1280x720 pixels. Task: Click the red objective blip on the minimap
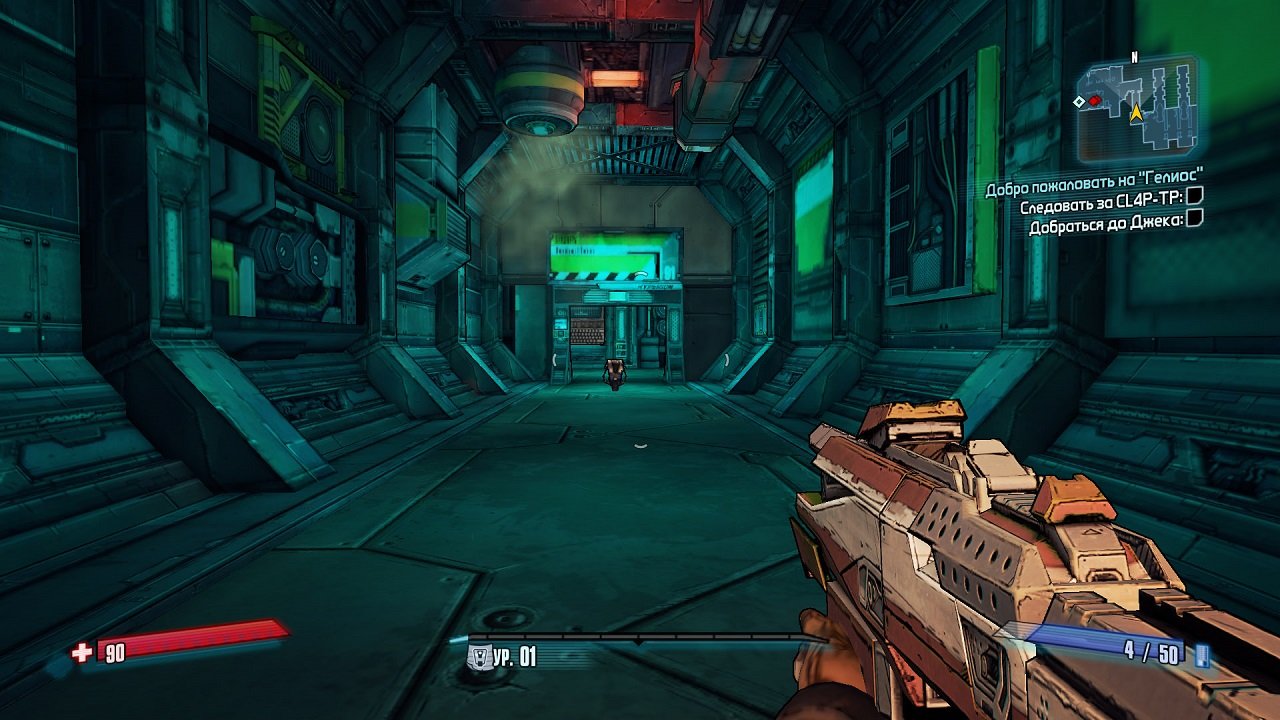tap(1094, 100)
